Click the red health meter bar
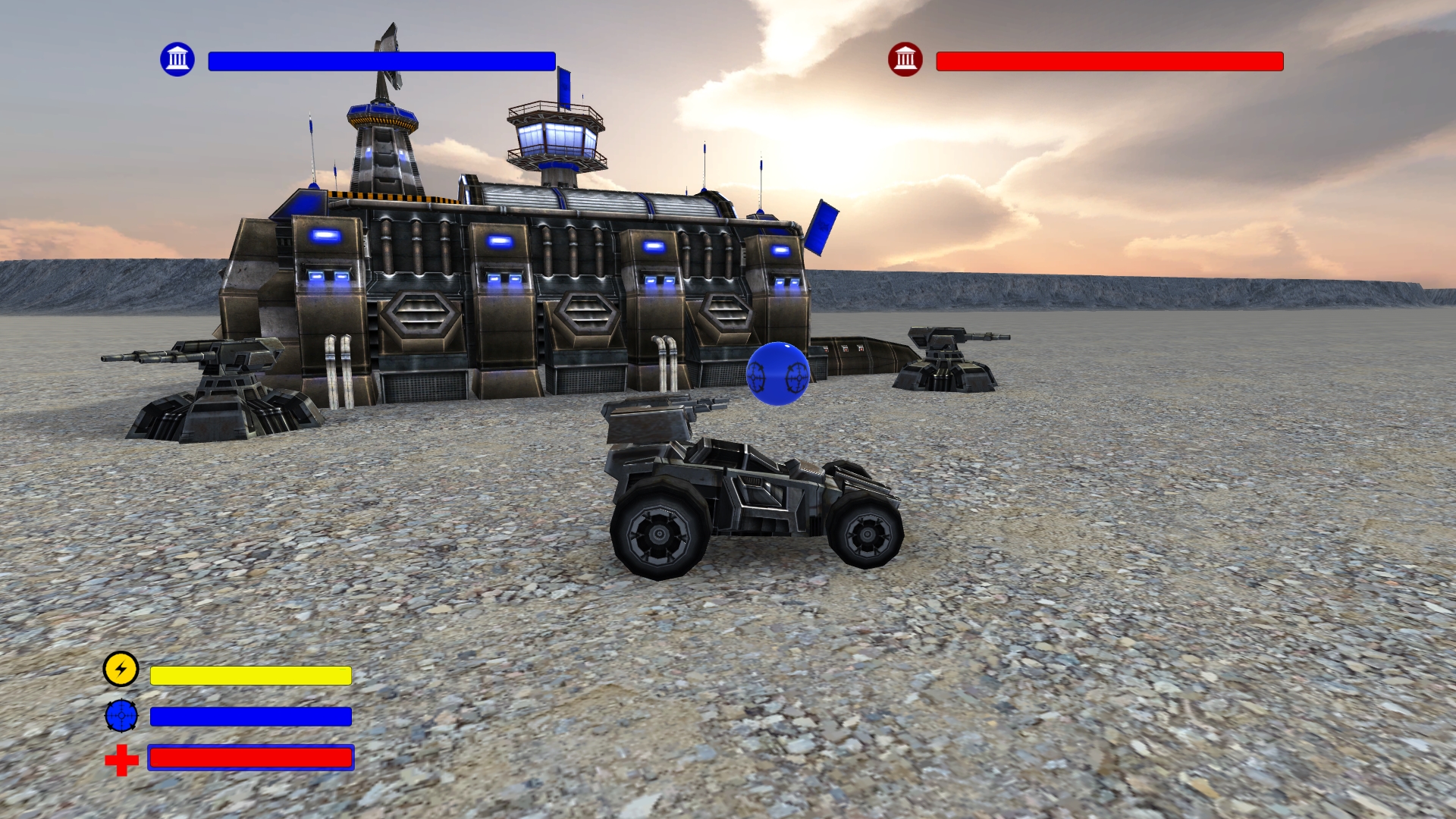The image size is (1456, 819). [x=250, y=758]
